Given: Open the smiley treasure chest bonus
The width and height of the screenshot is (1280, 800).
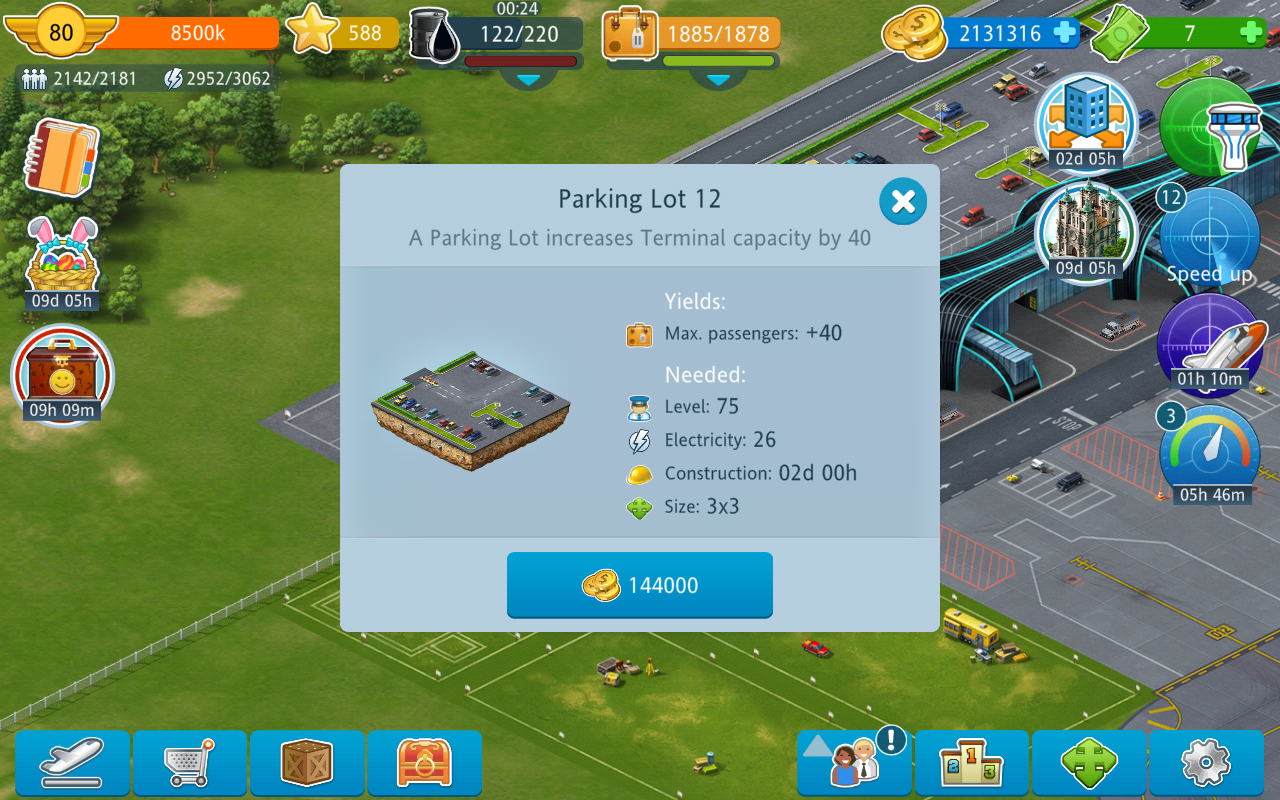Looking at the screenshot, I should (x=62, y=374).
